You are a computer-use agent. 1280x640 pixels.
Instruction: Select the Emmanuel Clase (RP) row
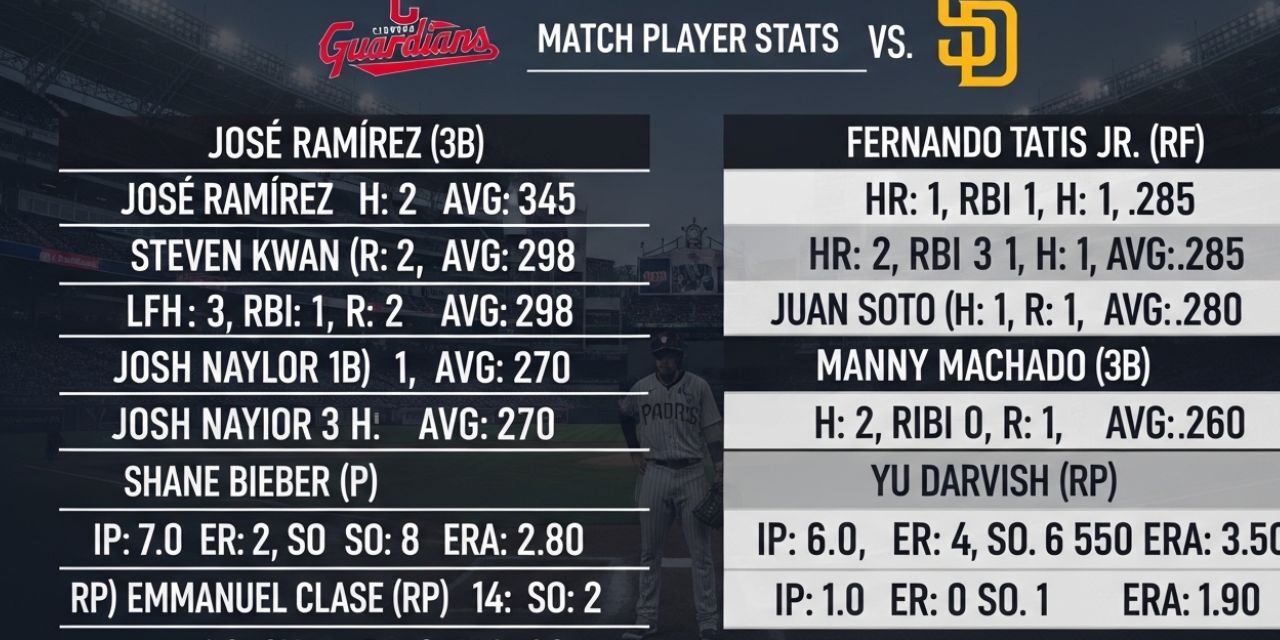point(336,598)
